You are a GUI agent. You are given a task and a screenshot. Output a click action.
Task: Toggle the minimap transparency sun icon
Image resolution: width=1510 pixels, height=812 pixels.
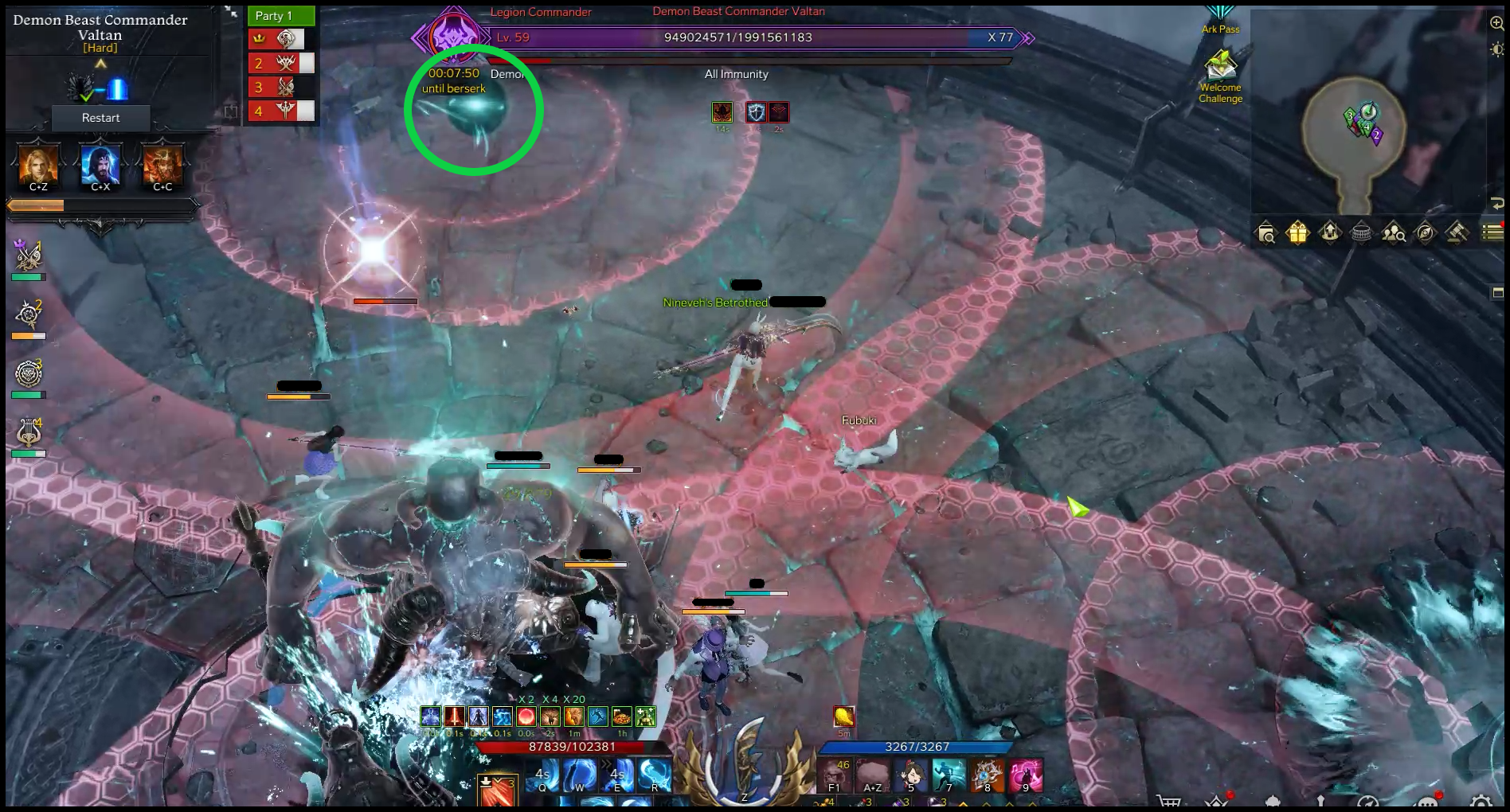coord(1496,49)
